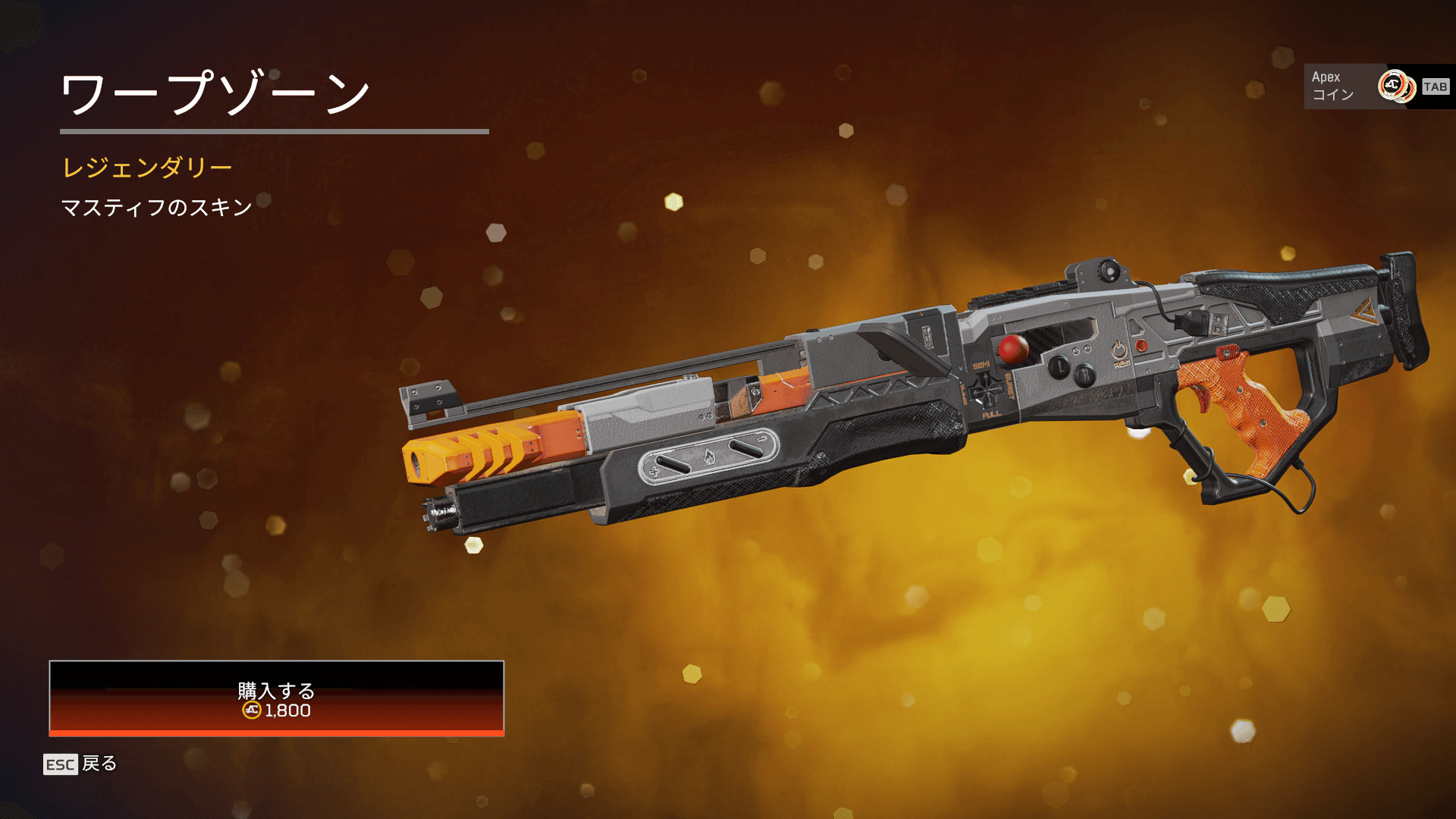Purchase the skin for 1,800 Apex Coins
Viewport: 1456px width, 819px height.
tap(276, 698)
